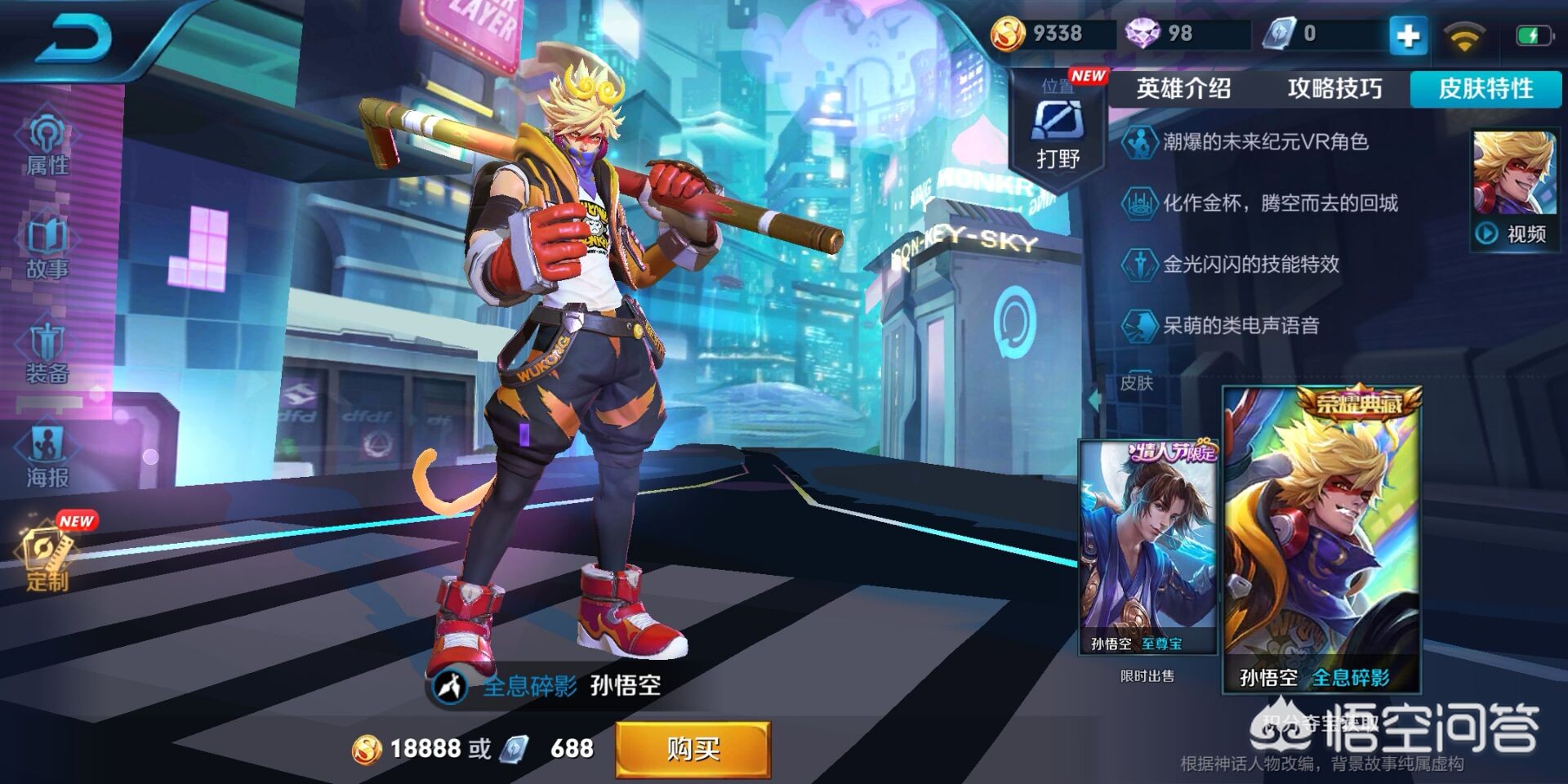This screenshot has width=1568, height=784.
Task: View the 海报 poster
Action: (47, 457)
